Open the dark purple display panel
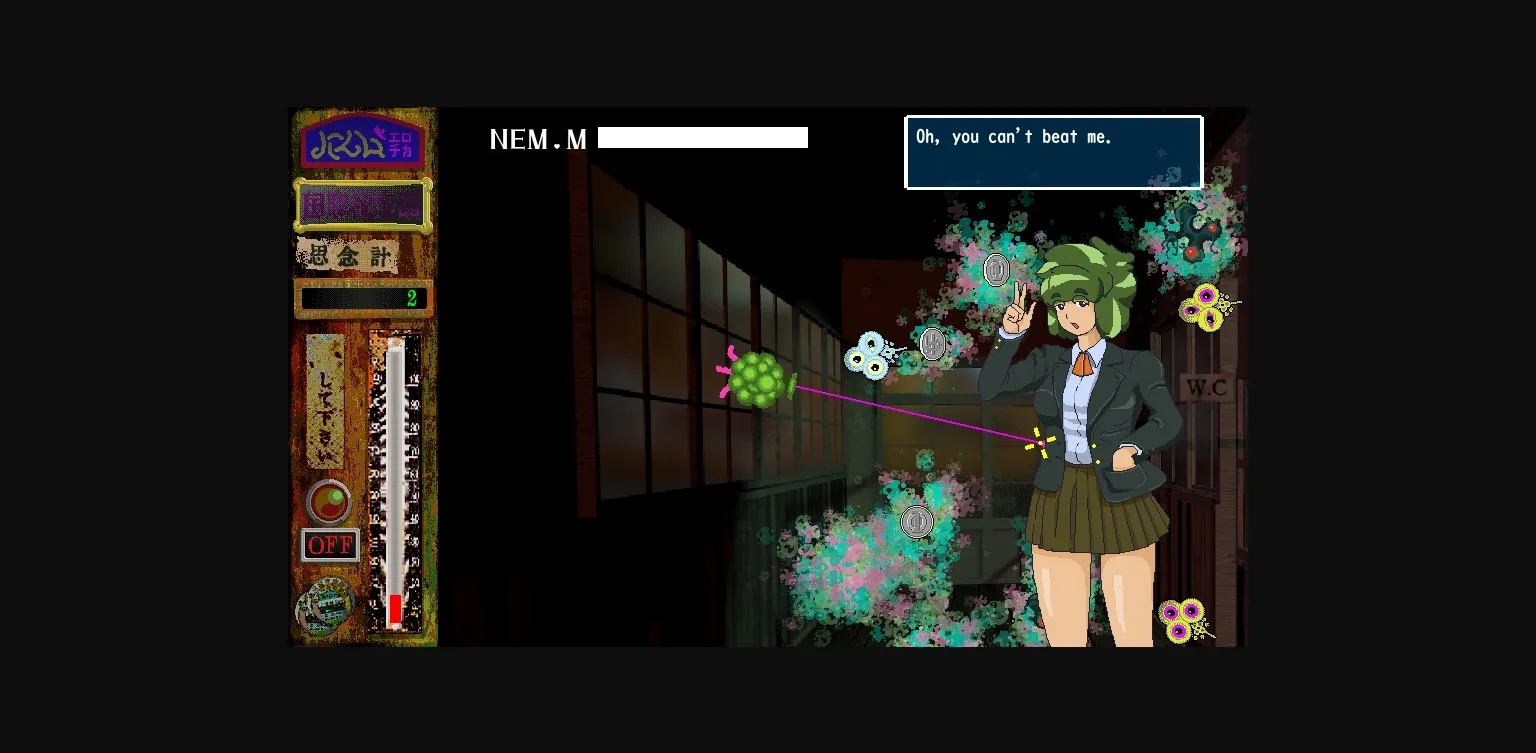 363,206
